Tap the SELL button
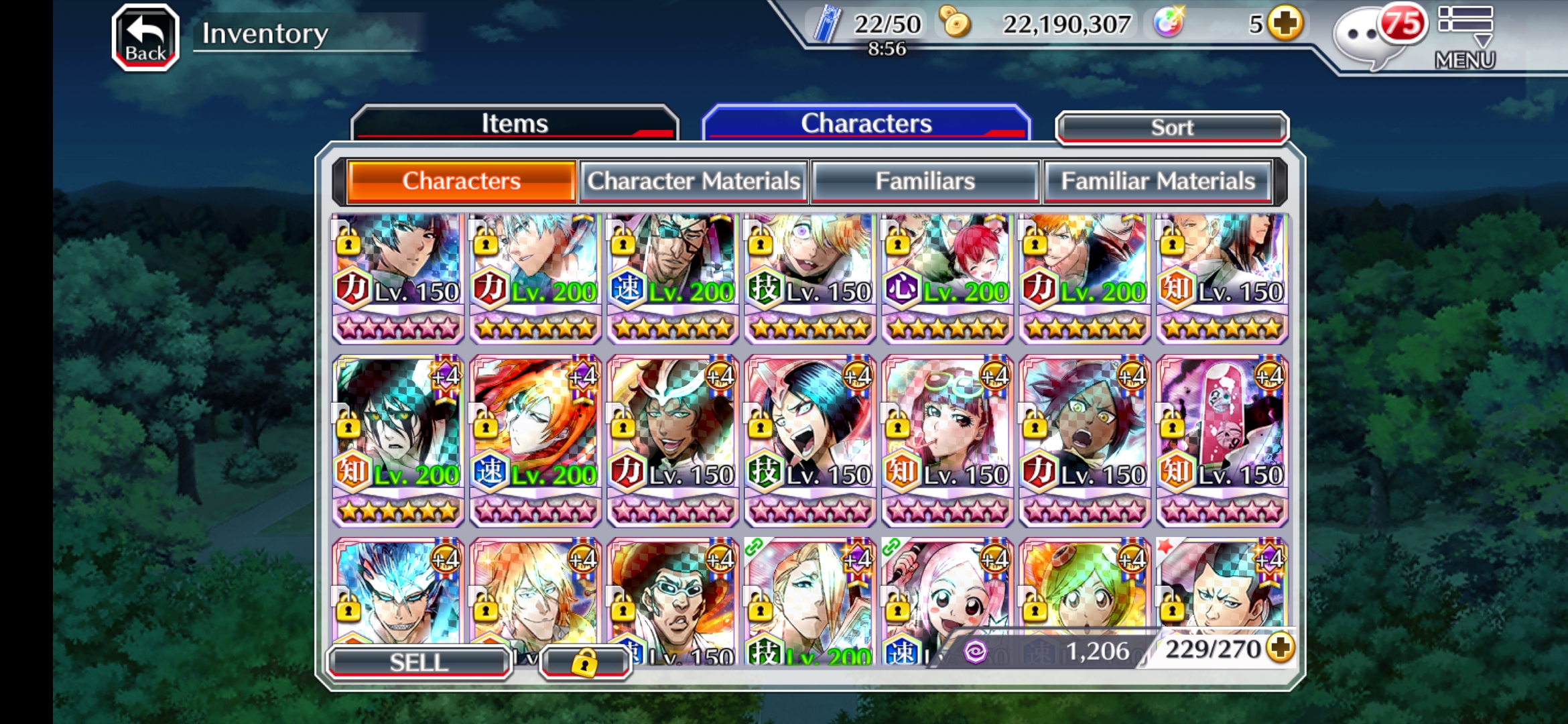1568x724 pixels. pos(419,662)
